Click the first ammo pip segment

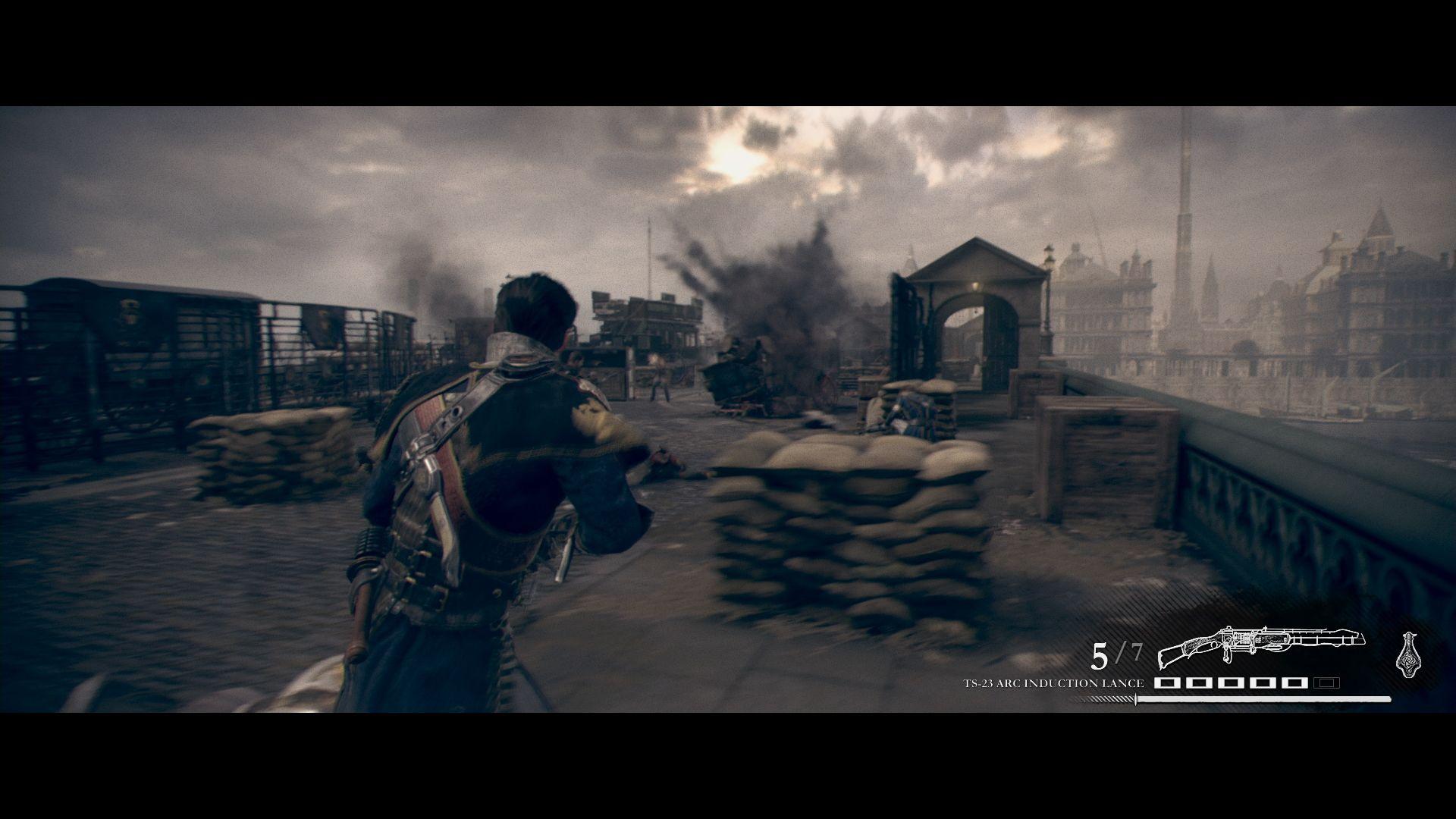(x=1167, y=684)
